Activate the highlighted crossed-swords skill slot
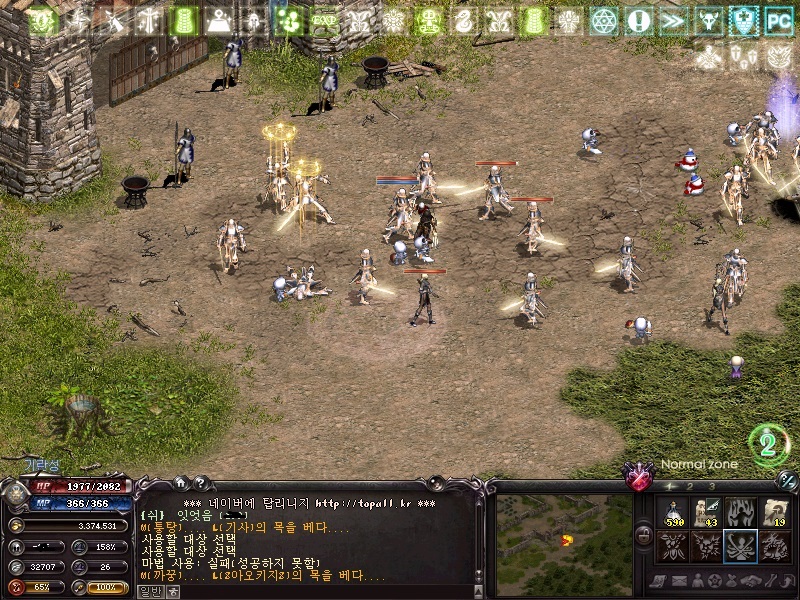This screenshot has height=600, width=800. [741, 546]
